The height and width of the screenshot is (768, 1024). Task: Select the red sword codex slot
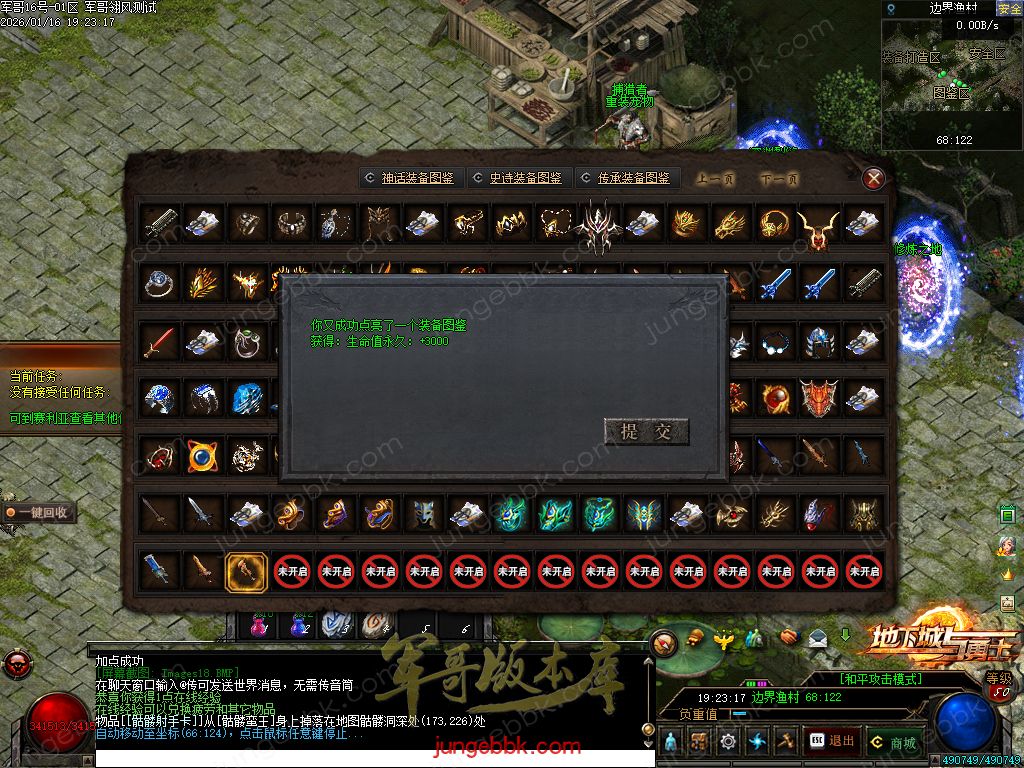(159, 343)
